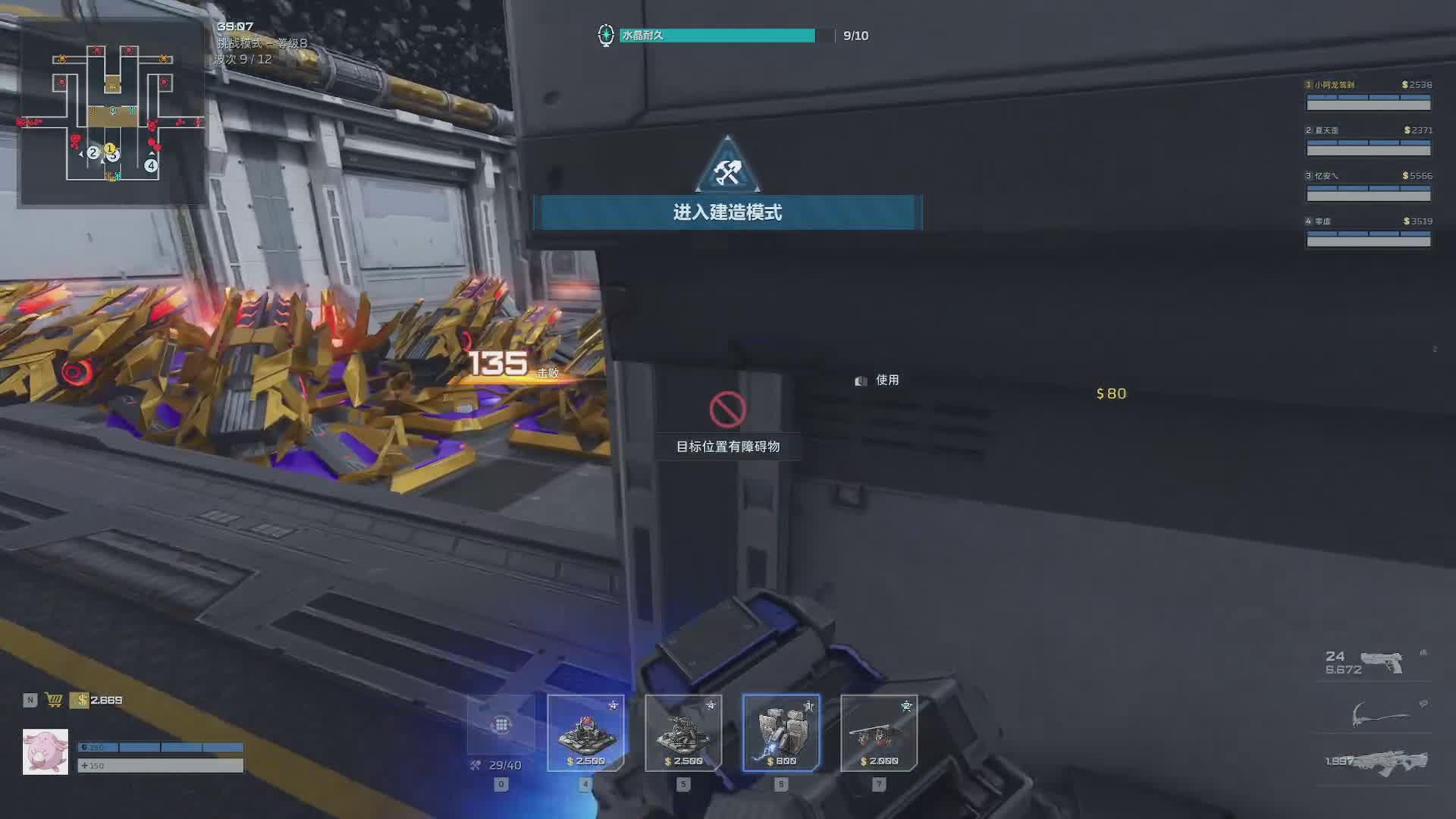This screenshot has width=1456, height=819.
Task: Select teammate 小阿龙 in the squad list
Action: pos(1368,96)
